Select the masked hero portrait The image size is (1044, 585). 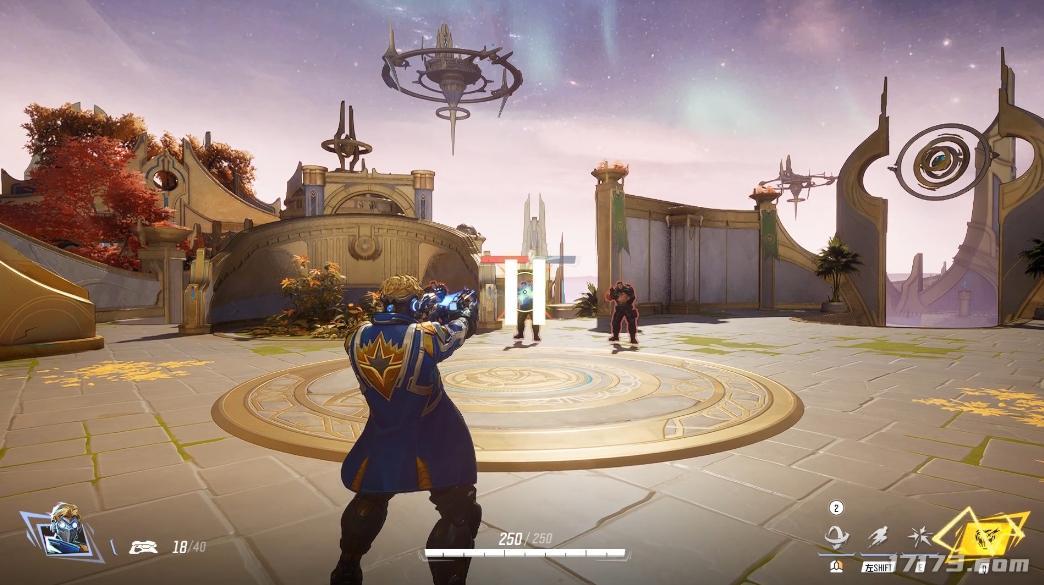click(64, 531)
